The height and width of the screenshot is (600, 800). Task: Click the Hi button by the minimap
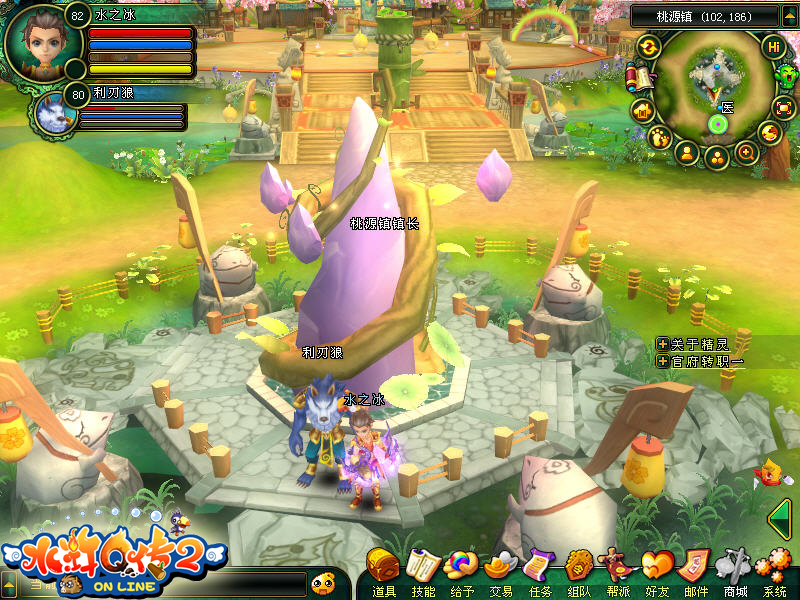click(773, 47)
